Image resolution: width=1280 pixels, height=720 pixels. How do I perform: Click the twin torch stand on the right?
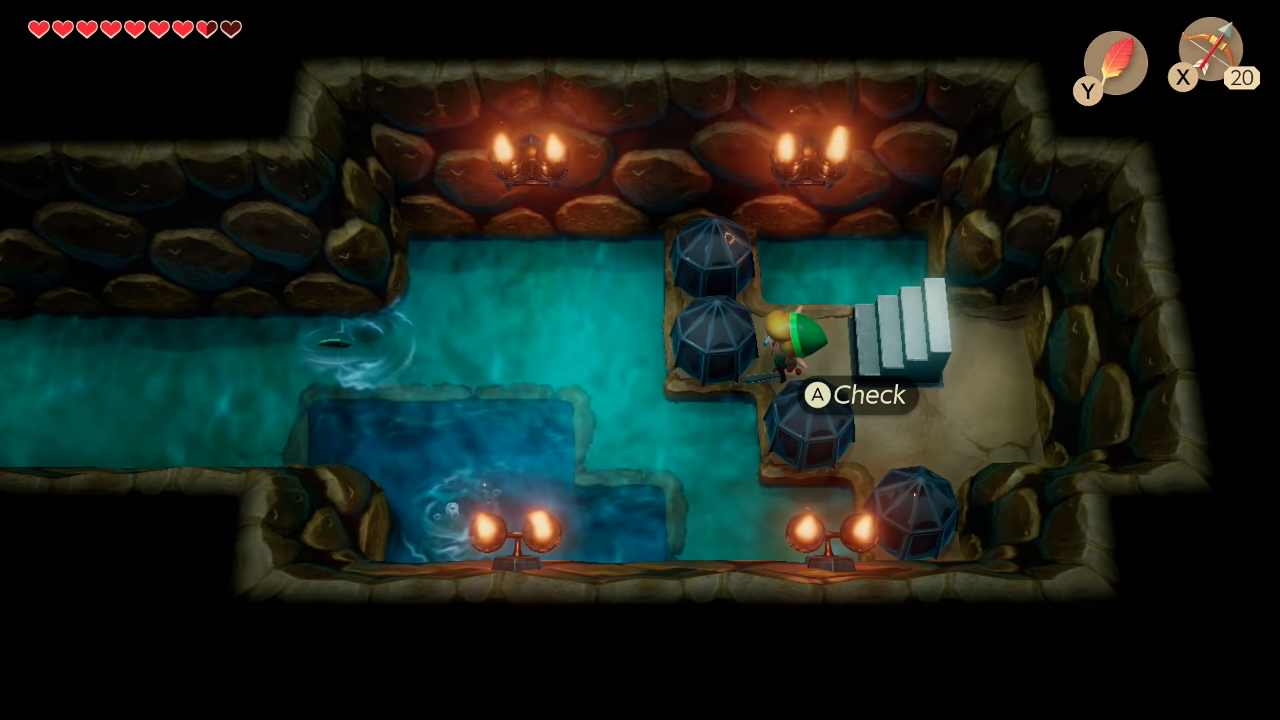pos(830,535)
